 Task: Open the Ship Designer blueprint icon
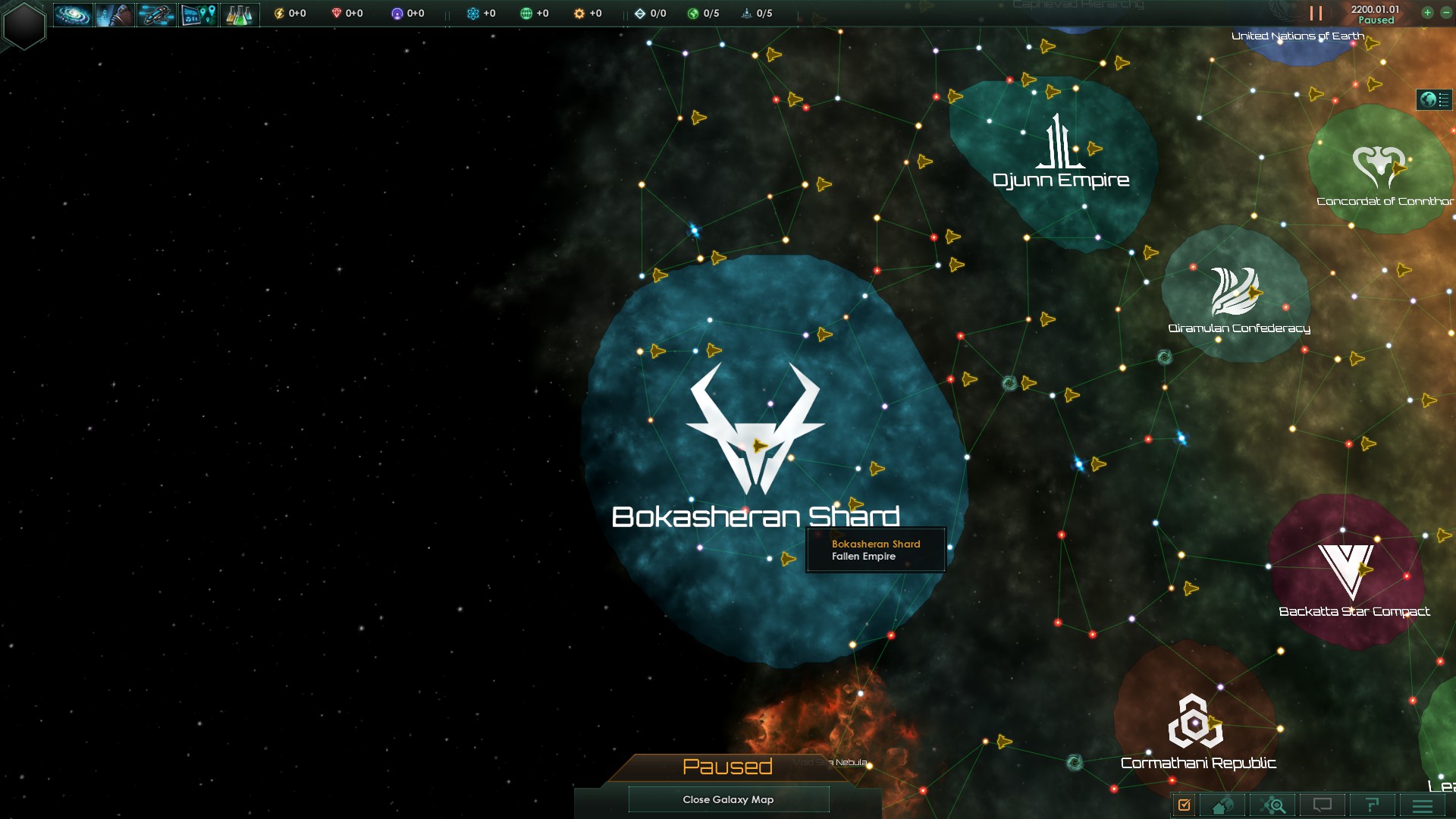pyautogui.click(x=156, y=14)
